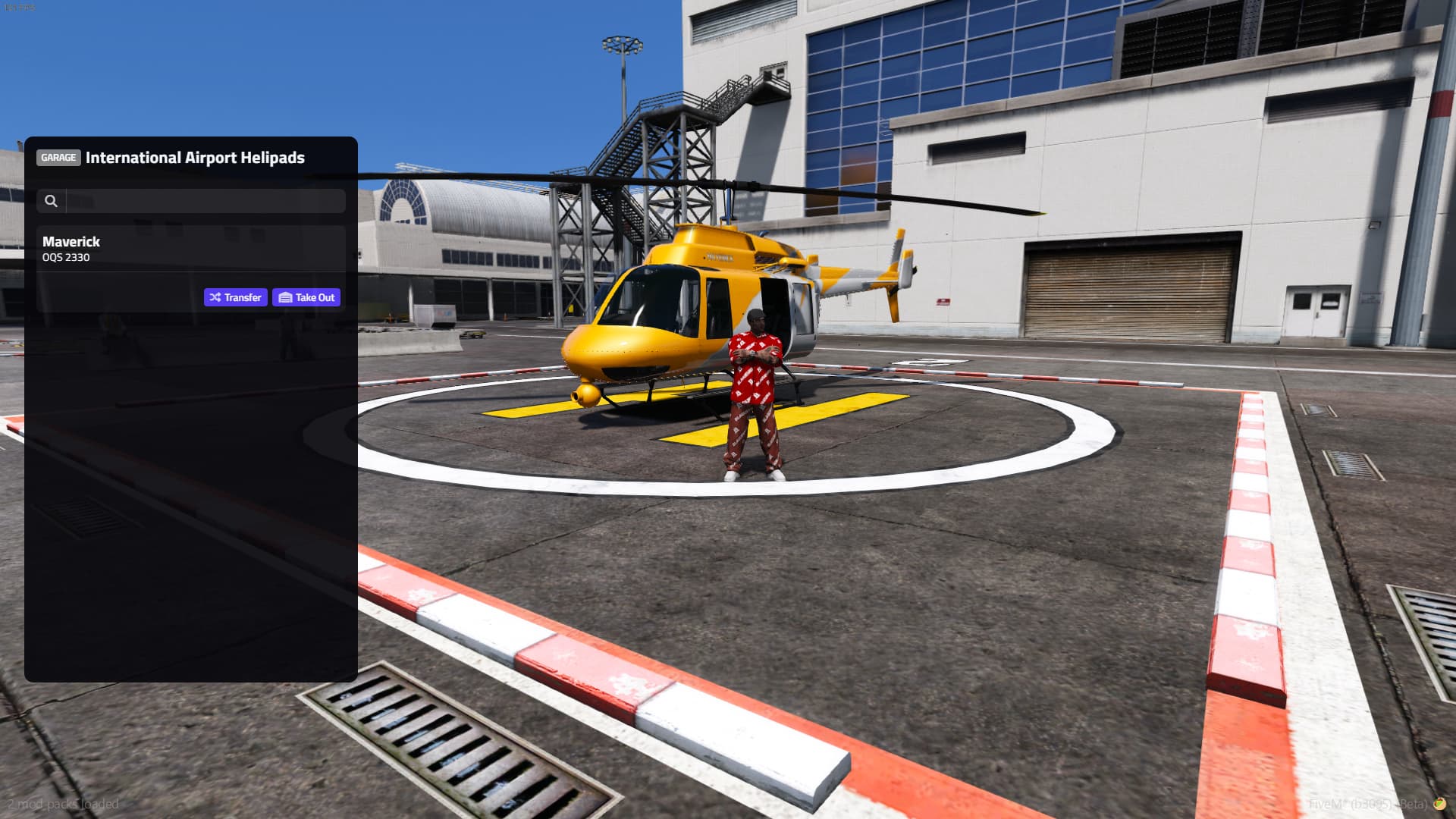Click the license plate text OQS 2330
Screen dimensions: 1456x819
pyautogui.click(x=65, y=258)
